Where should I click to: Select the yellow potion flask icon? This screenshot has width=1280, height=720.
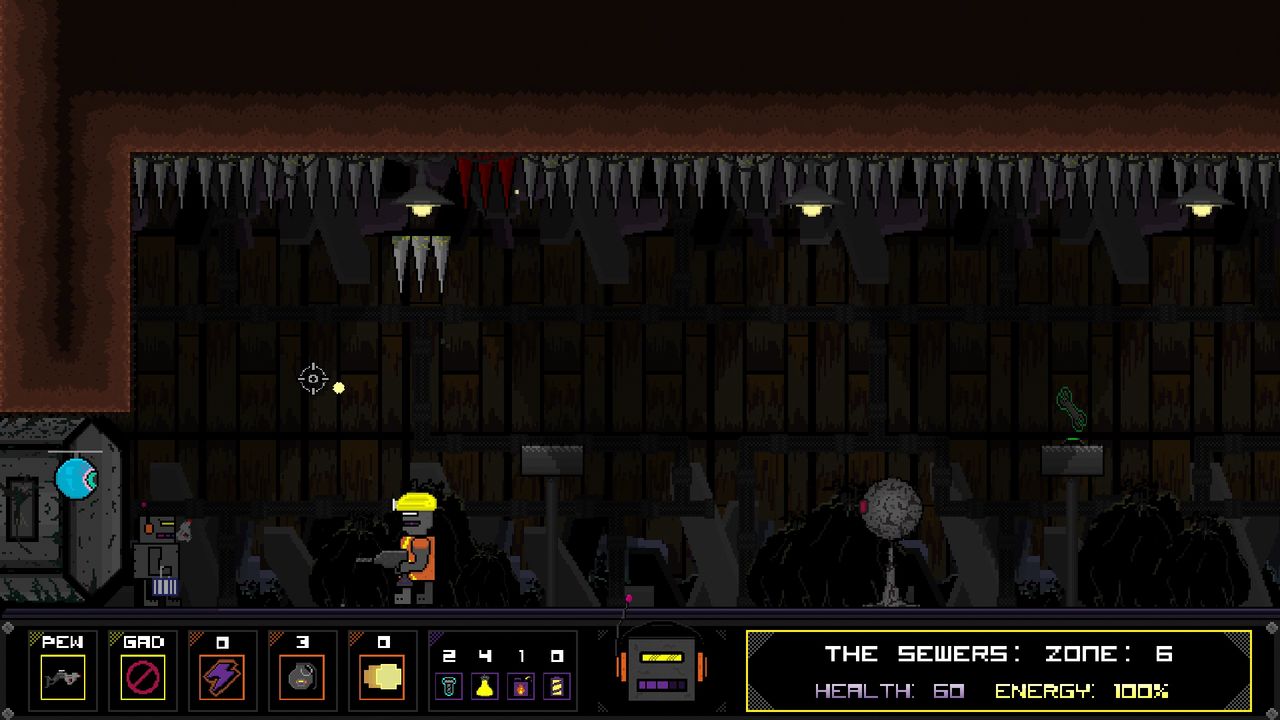(485, 687)
